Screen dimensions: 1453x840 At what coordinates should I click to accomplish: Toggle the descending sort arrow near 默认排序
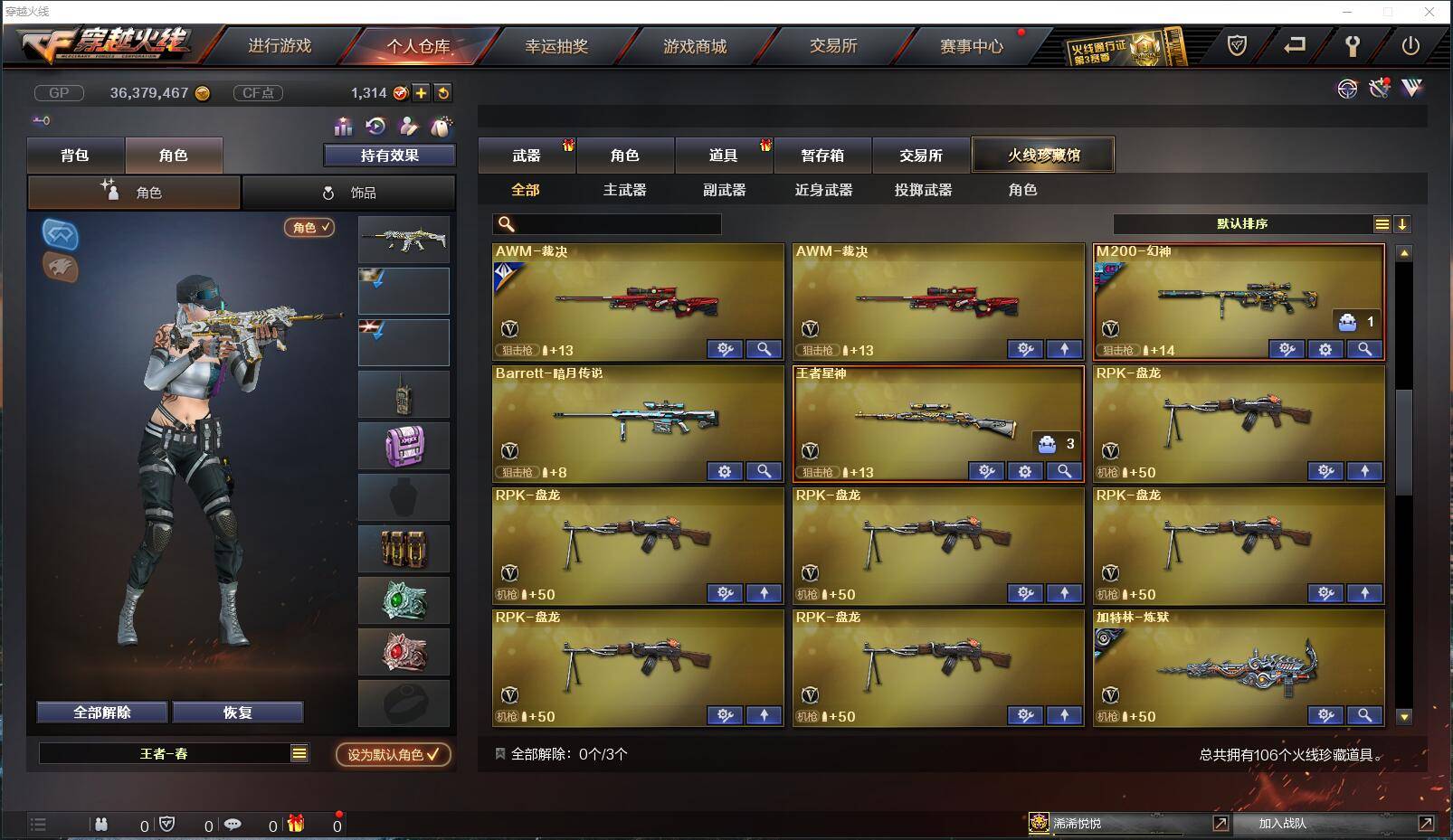[1403, 223]
